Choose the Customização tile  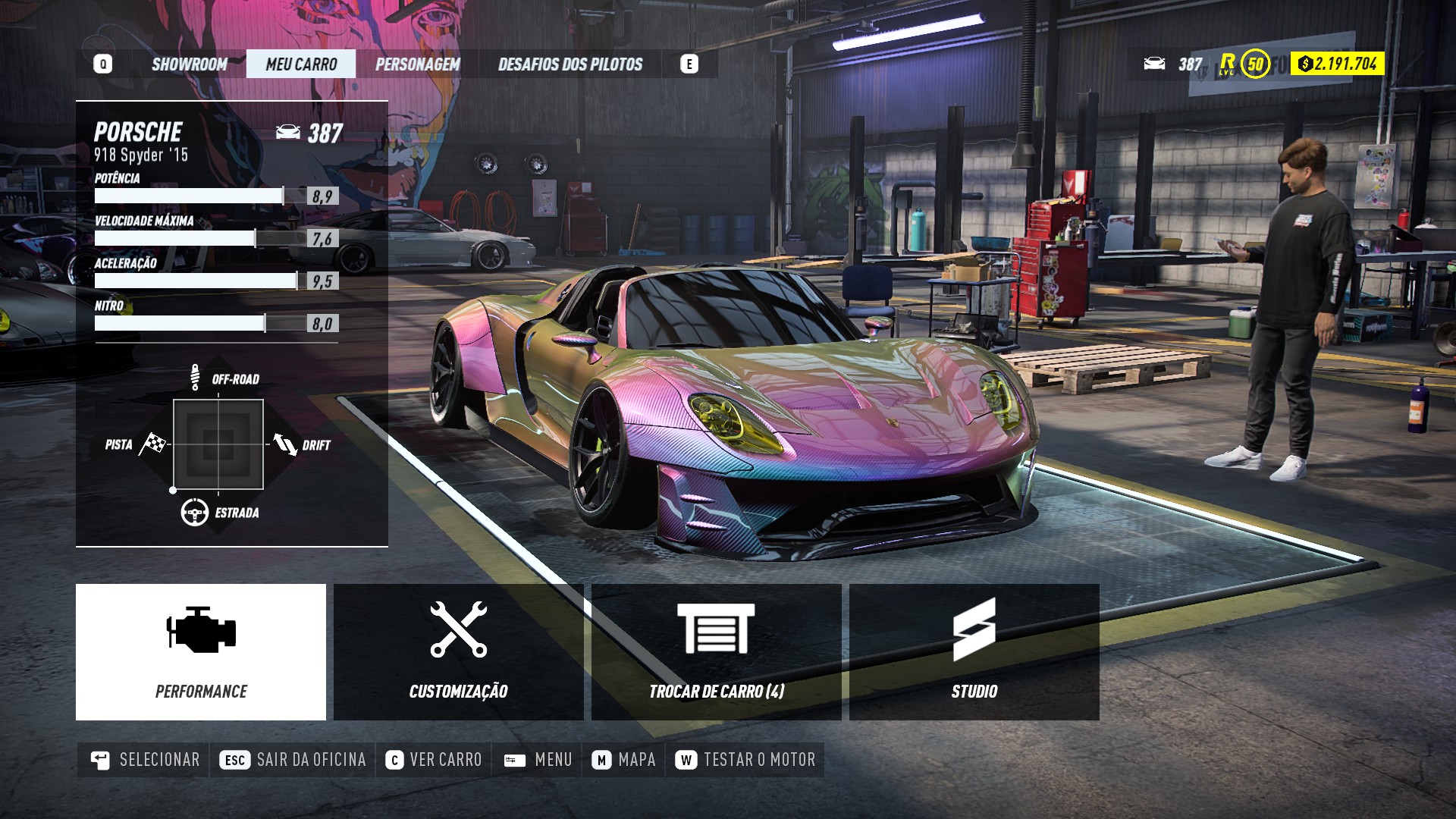tap(459, 652)
